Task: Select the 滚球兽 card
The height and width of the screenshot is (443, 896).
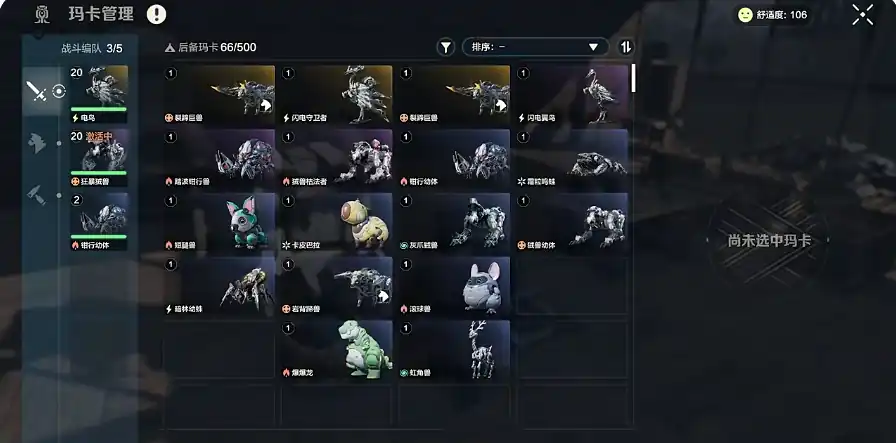Action: [454, 286]
